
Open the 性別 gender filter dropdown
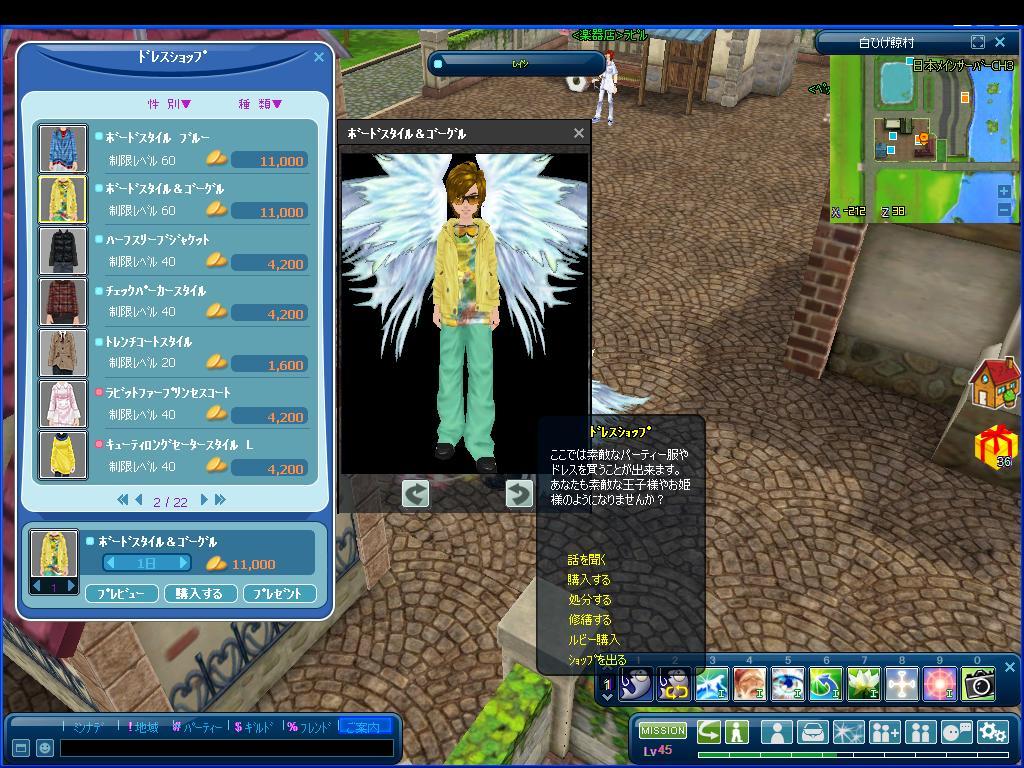tap(170, 104)
